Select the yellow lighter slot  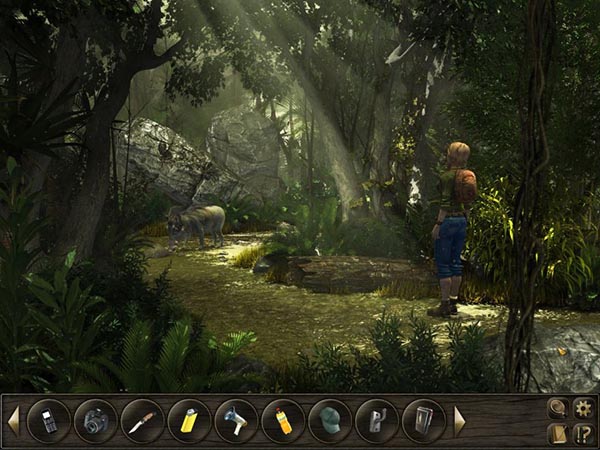[x=189, y=421]
